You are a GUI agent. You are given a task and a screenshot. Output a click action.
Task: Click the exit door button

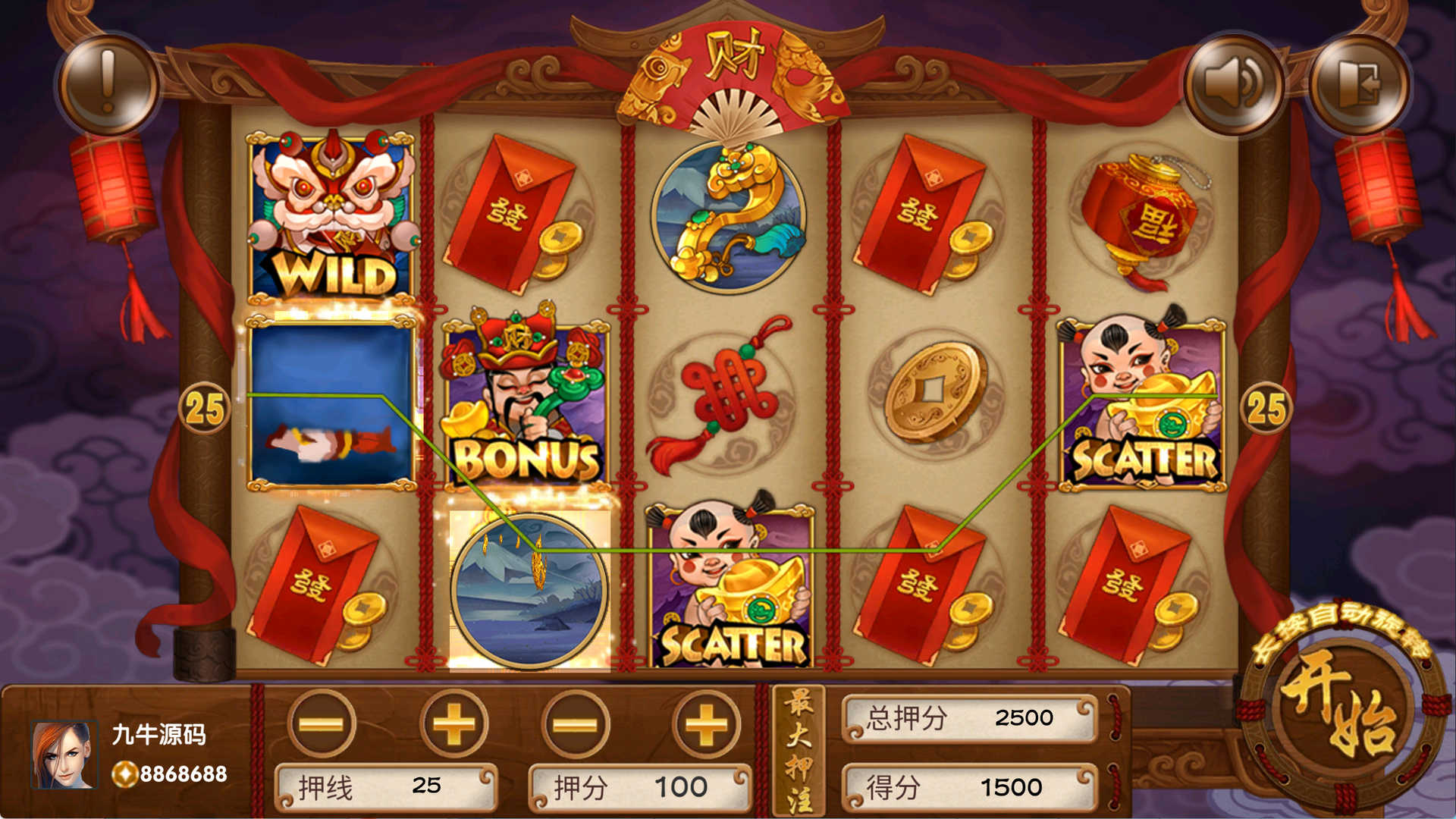tap(1360, 84)
